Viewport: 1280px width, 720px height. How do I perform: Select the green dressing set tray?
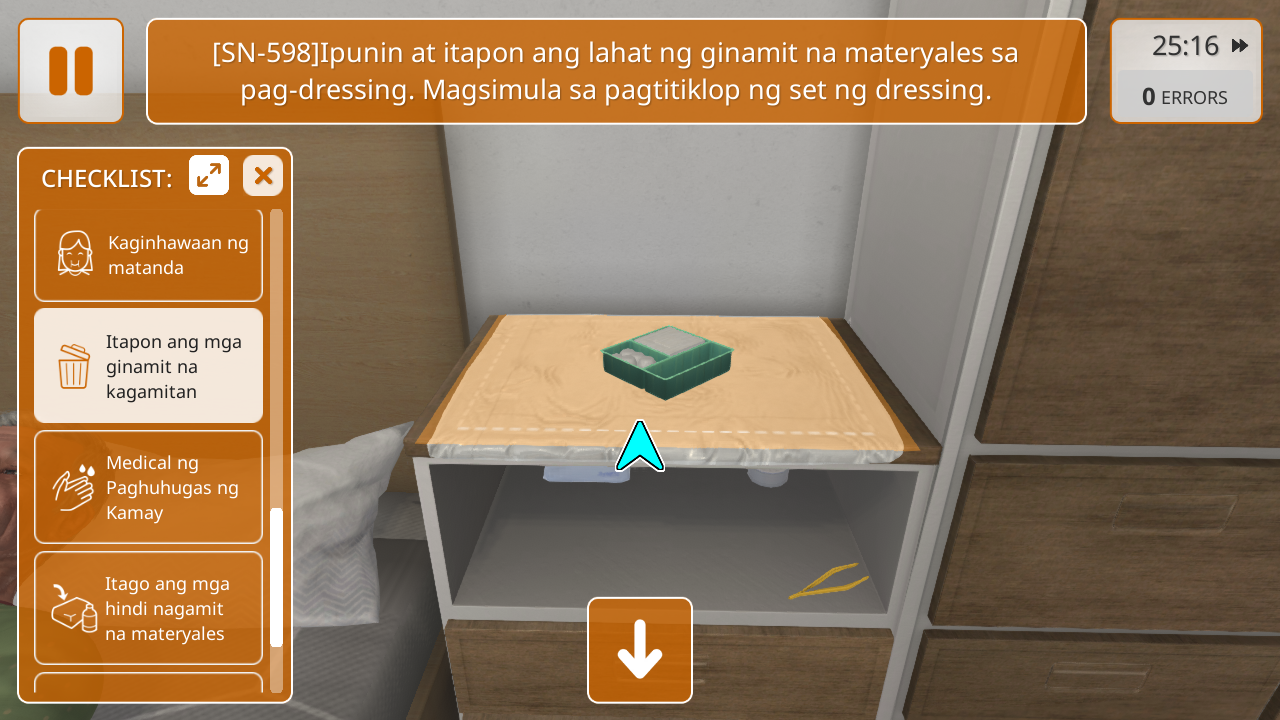(667, 361)
